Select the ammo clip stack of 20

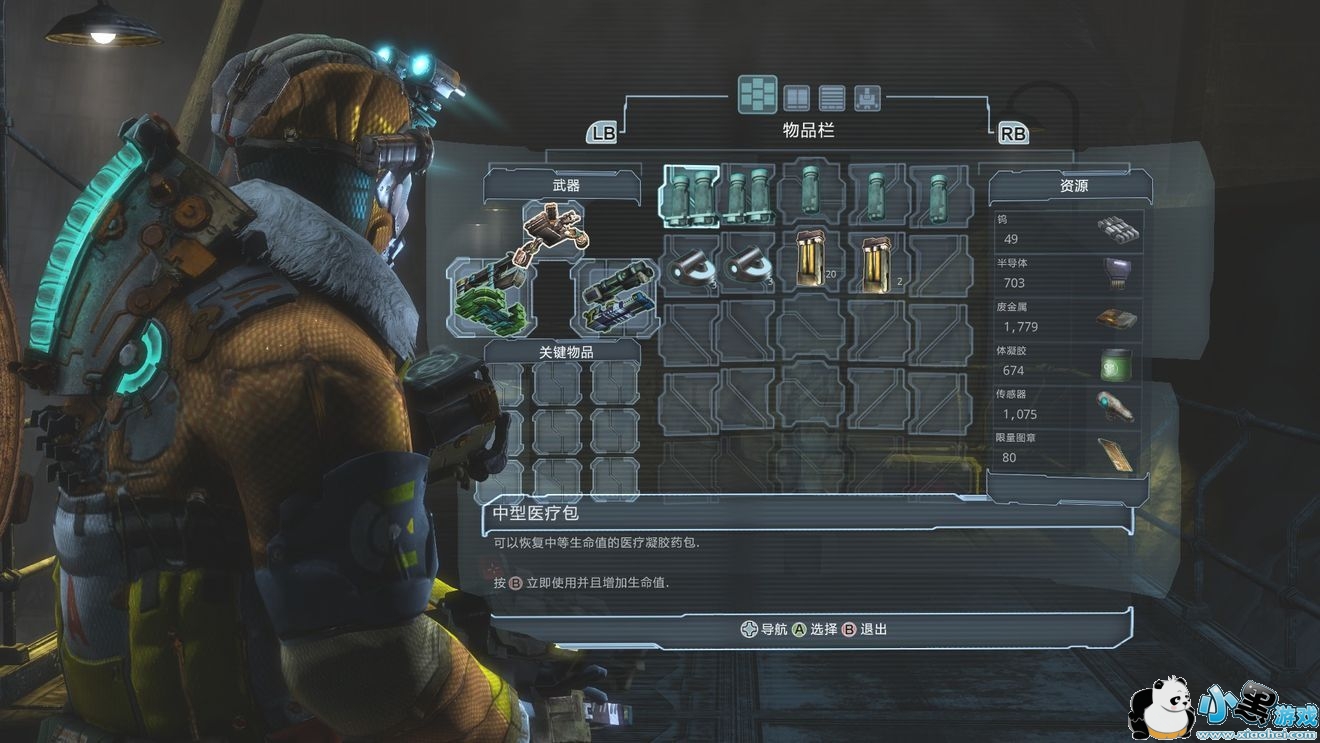click(812, 262)
